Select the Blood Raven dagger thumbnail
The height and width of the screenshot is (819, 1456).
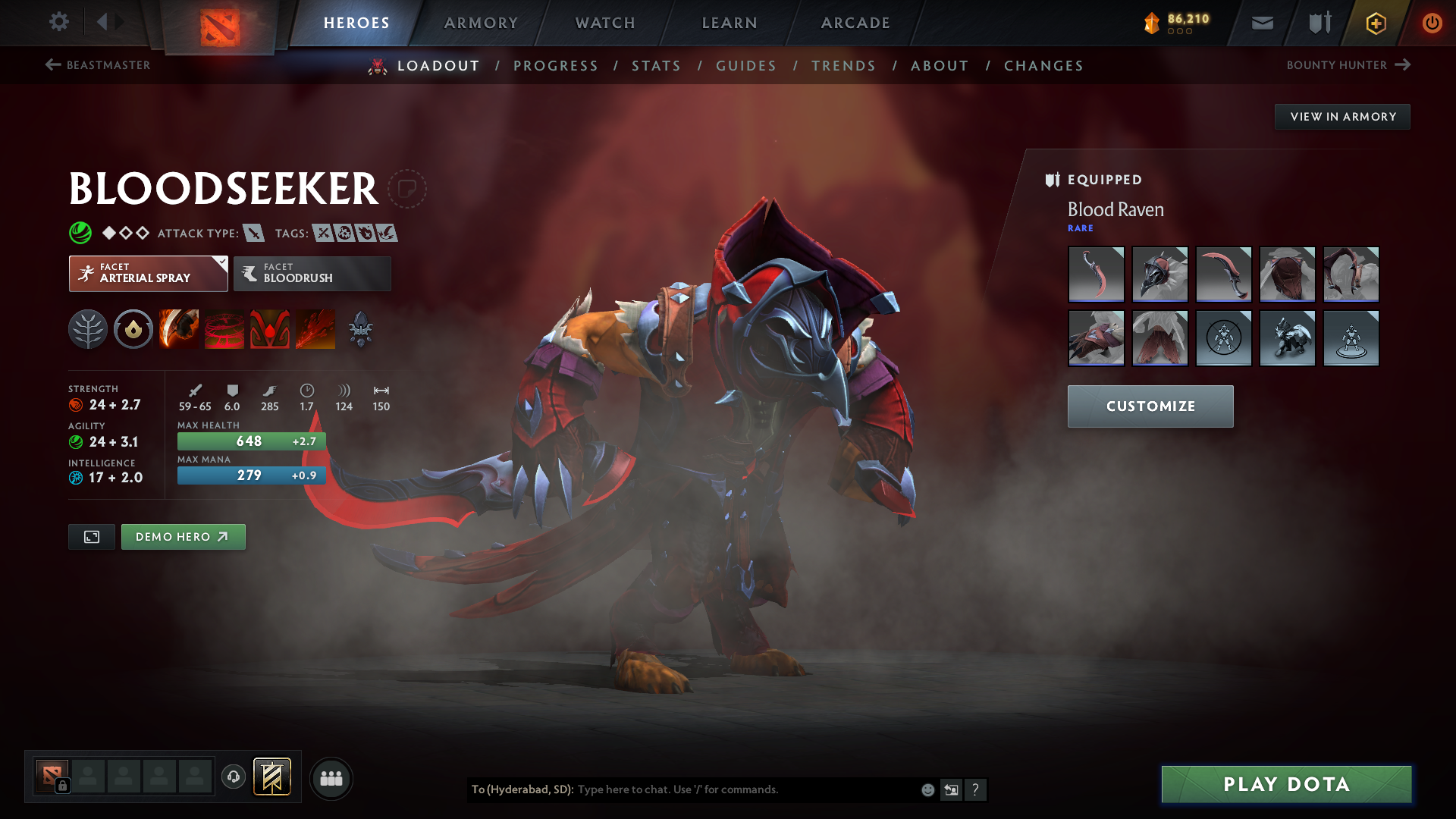point(1097,274)
